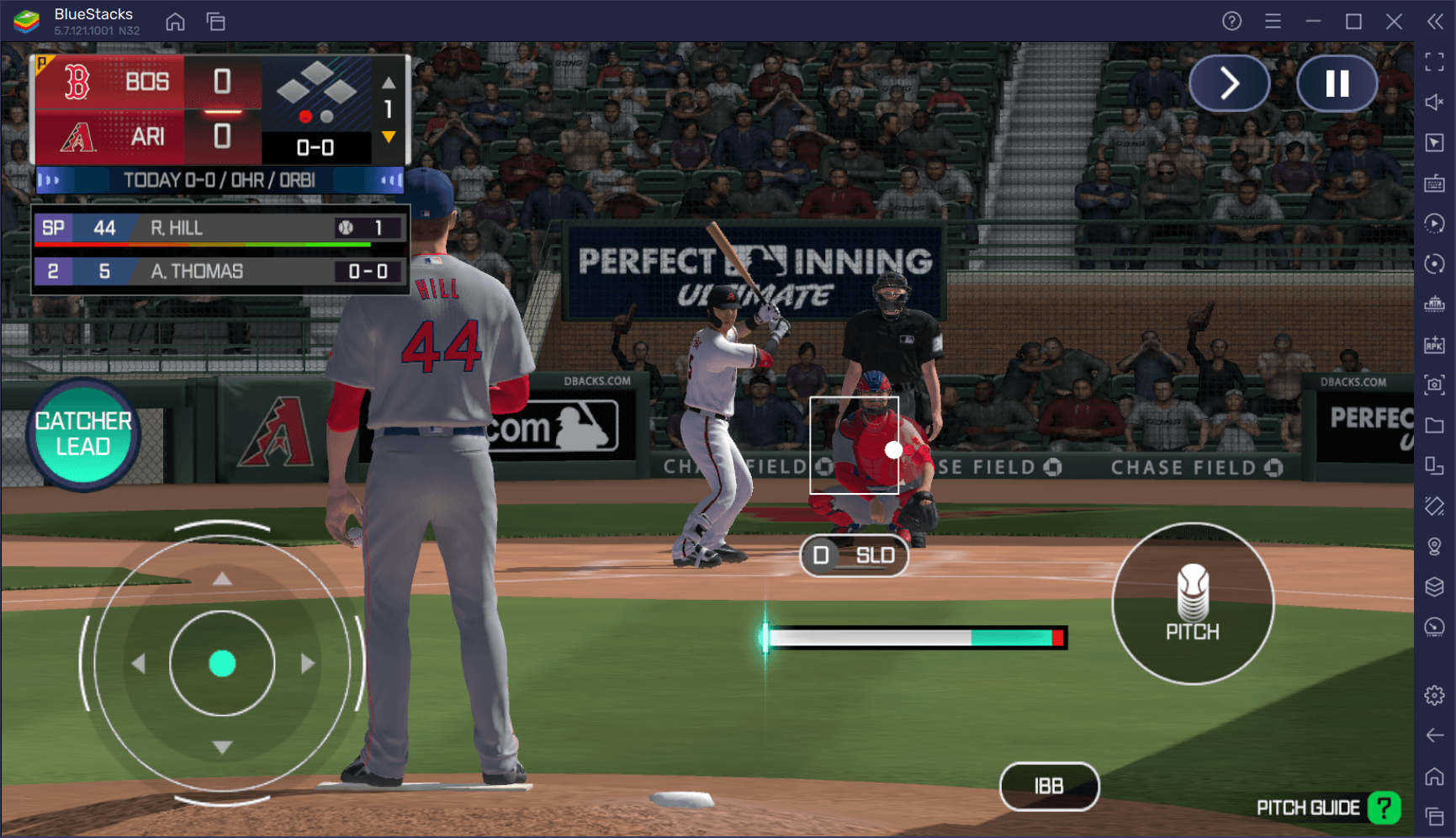Screen dimensions: 1456x838
Task: Show previous batter stats on the ticker
Action: click(50, 180)
